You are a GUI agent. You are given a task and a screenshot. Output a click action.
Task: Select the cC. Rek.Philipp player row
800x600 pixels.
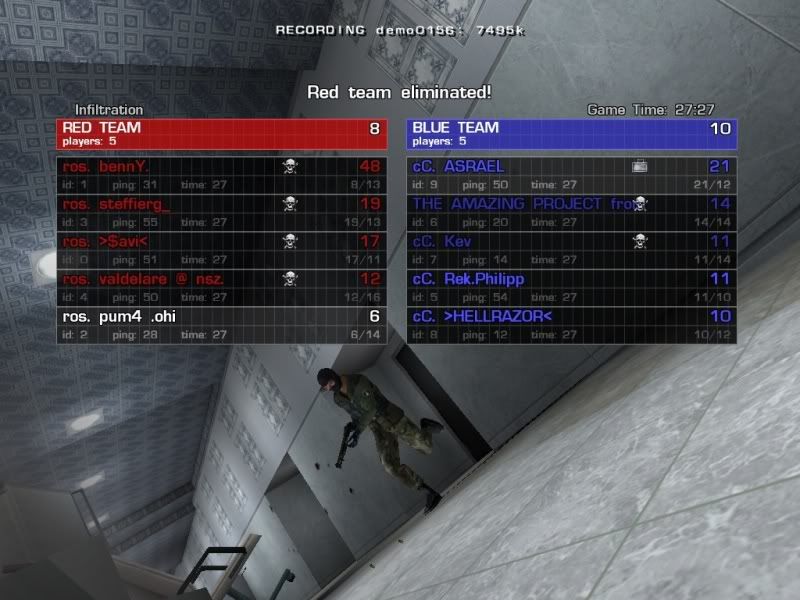(x=572, y=288)
